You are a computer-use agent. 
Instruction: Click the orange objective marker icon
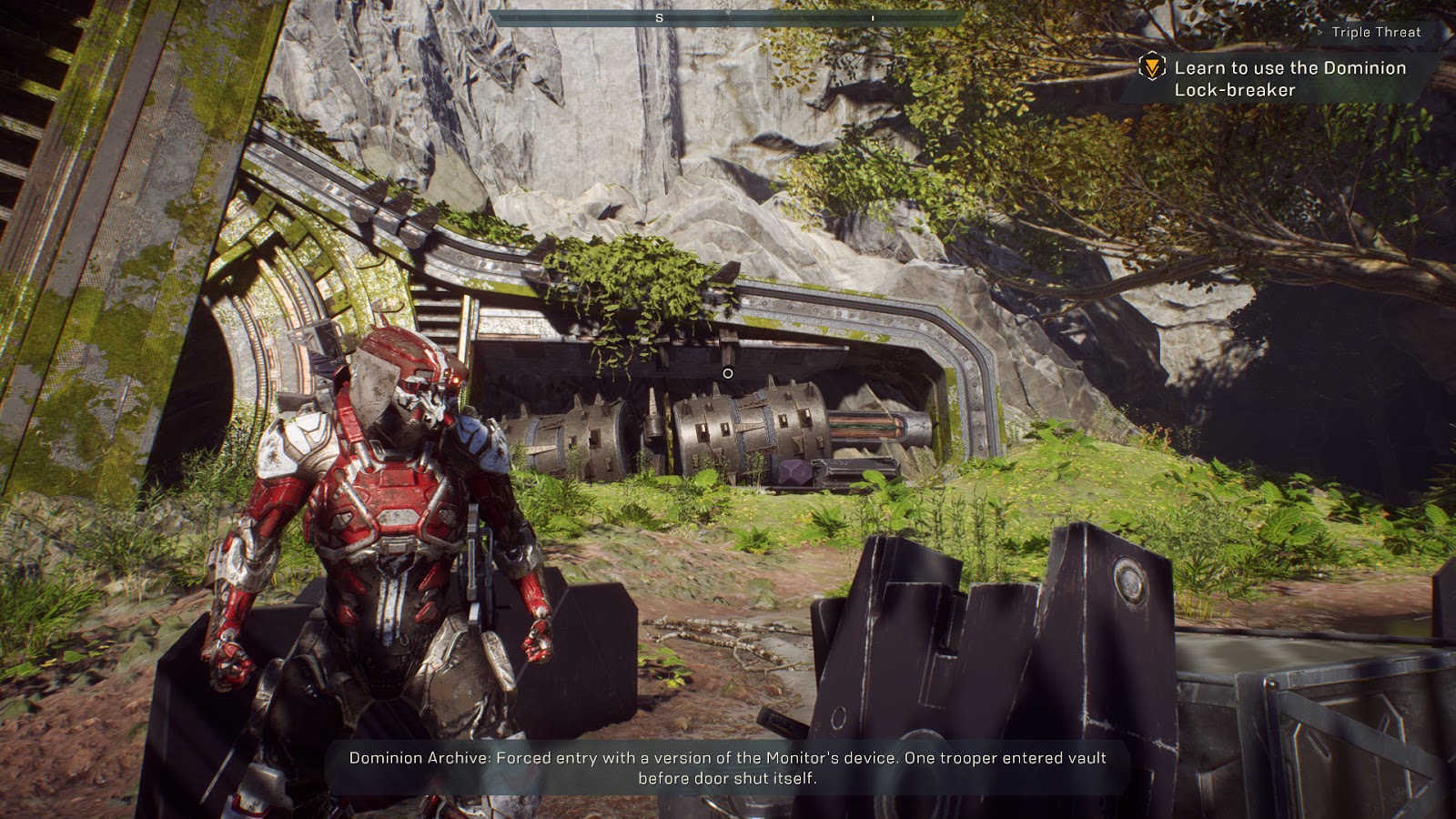coord(1152,67)
